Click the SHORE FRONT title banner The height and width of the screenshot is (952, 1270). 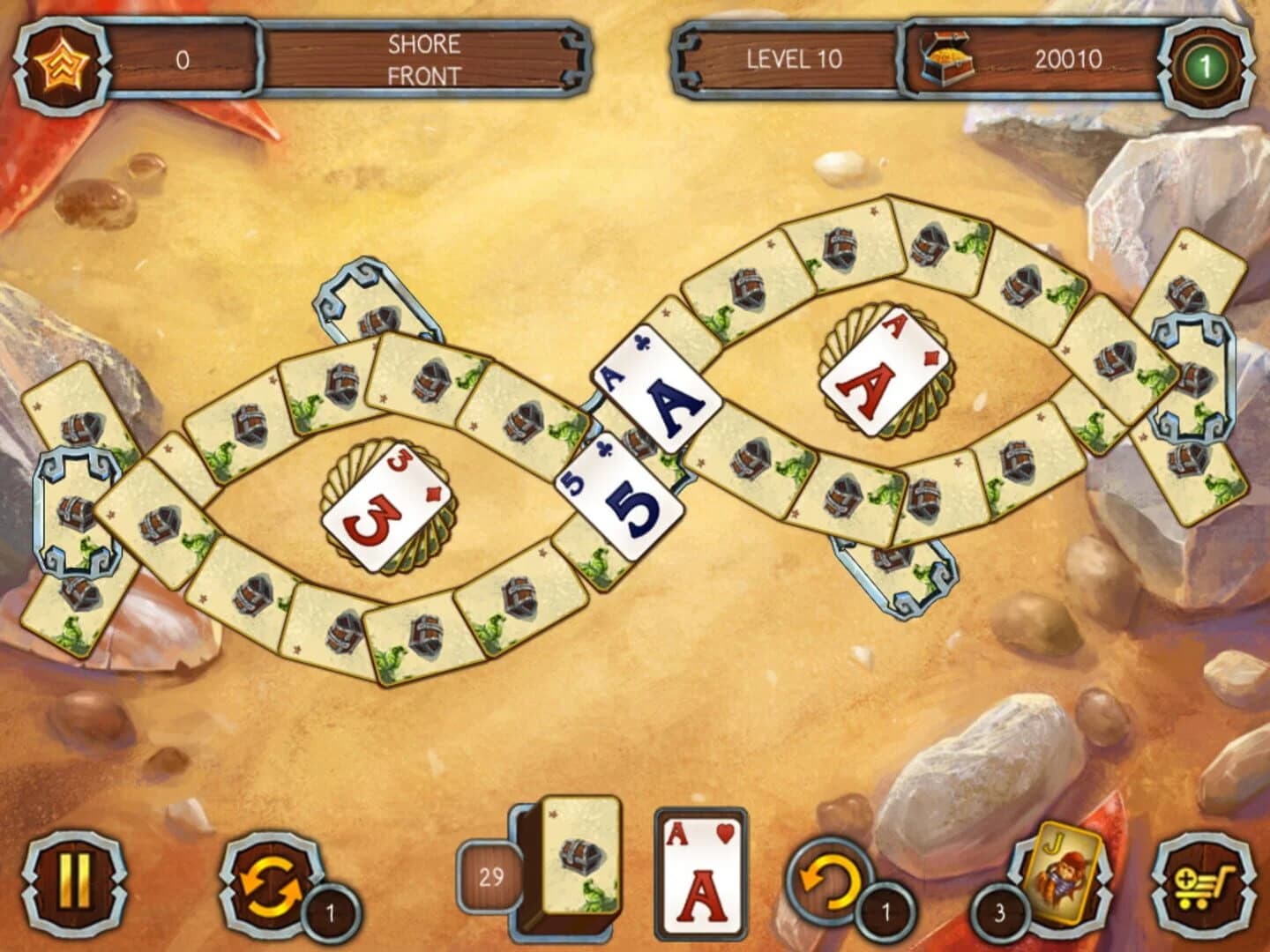[423, 58]
